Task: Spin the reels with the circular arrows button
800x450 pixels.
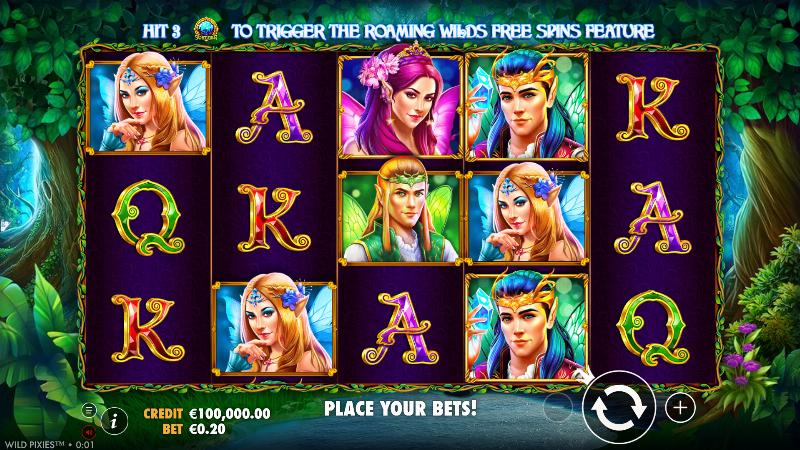Action: pos(619,407)
